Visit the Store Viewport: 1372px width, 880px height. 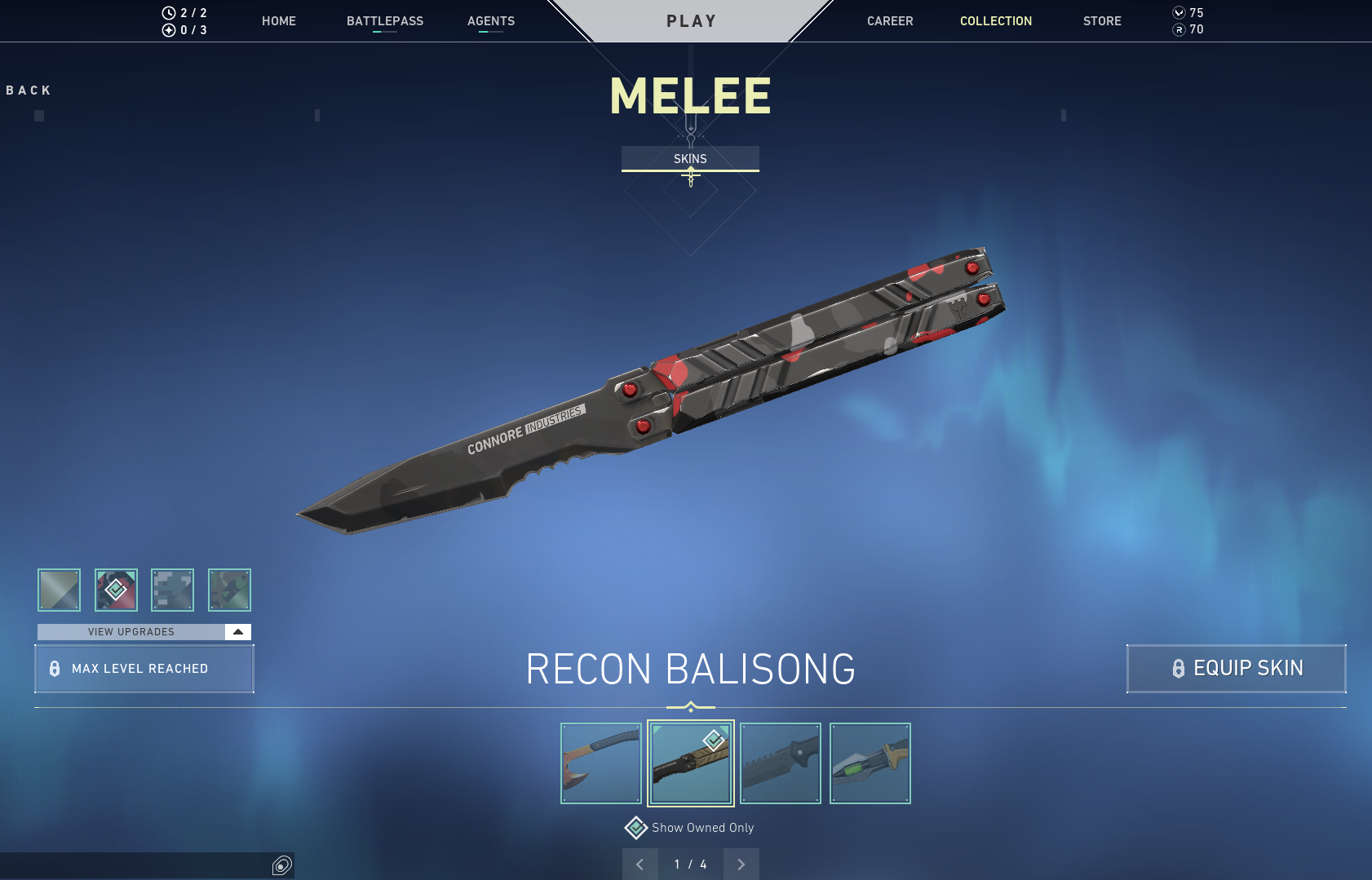(x=1102, y=21)
